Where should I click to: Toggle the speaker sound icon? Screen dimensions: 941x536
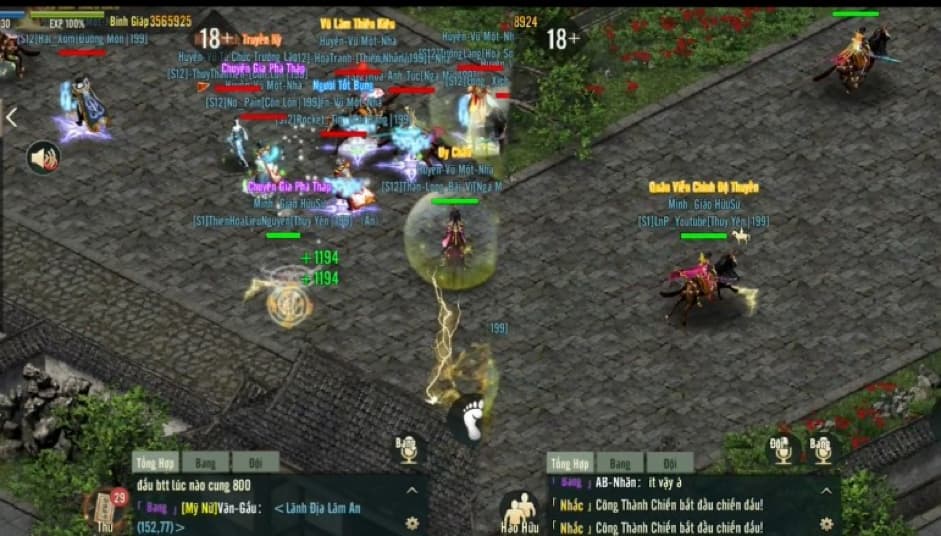pos(43,157)
